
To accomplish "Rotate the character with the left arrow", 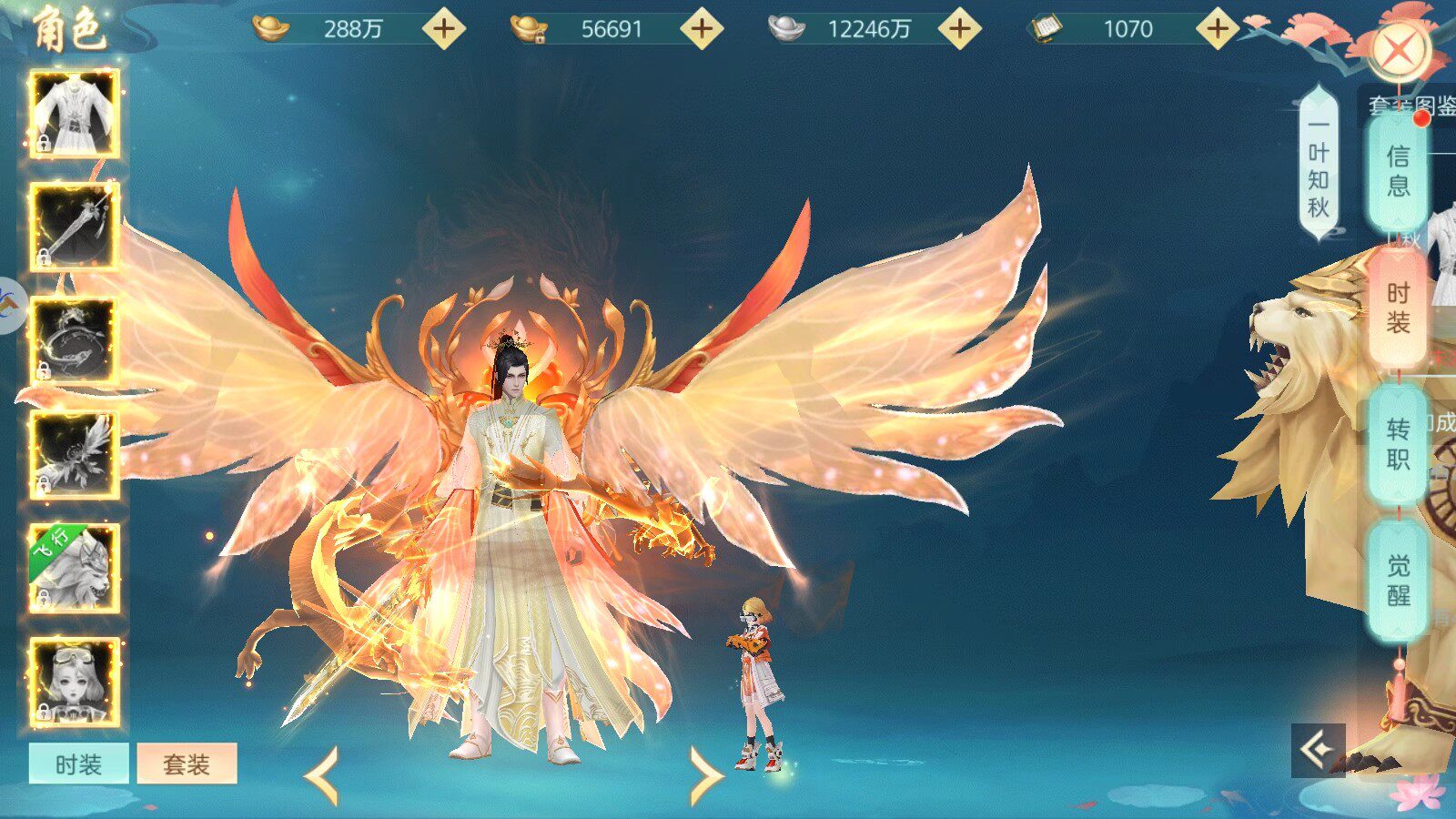I will (x=322, y=775).
